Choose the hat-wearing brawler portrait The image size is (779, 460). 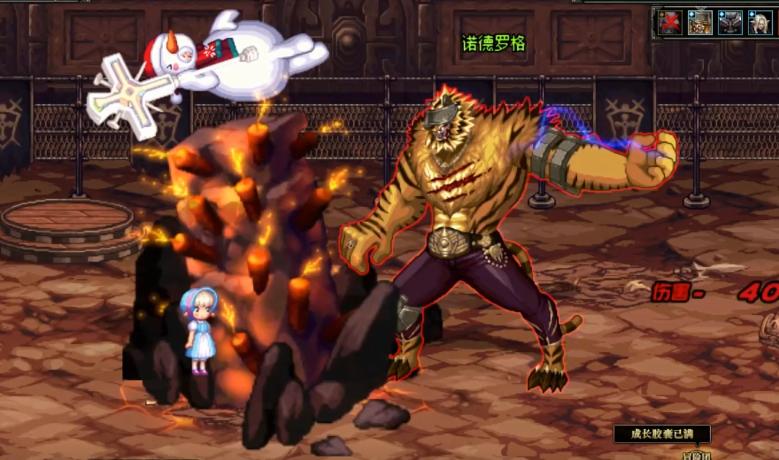coord(700,22)
